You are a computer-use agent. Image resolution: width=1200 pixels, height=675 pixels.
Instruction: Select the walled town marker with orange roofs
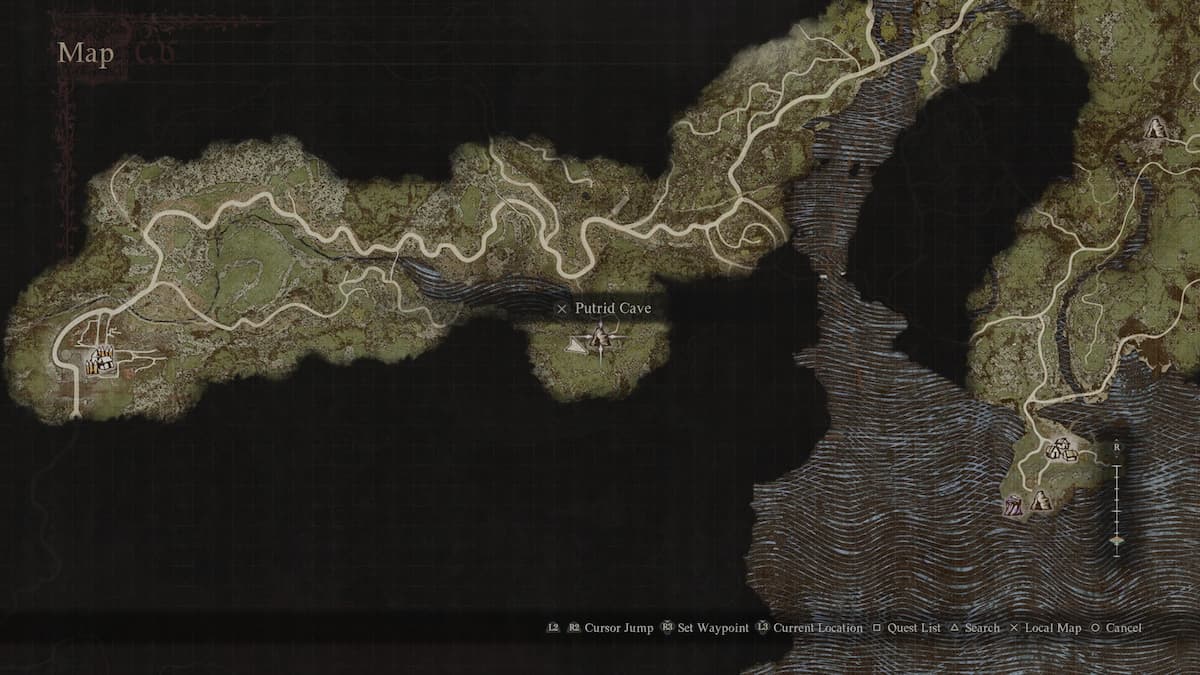99,361
